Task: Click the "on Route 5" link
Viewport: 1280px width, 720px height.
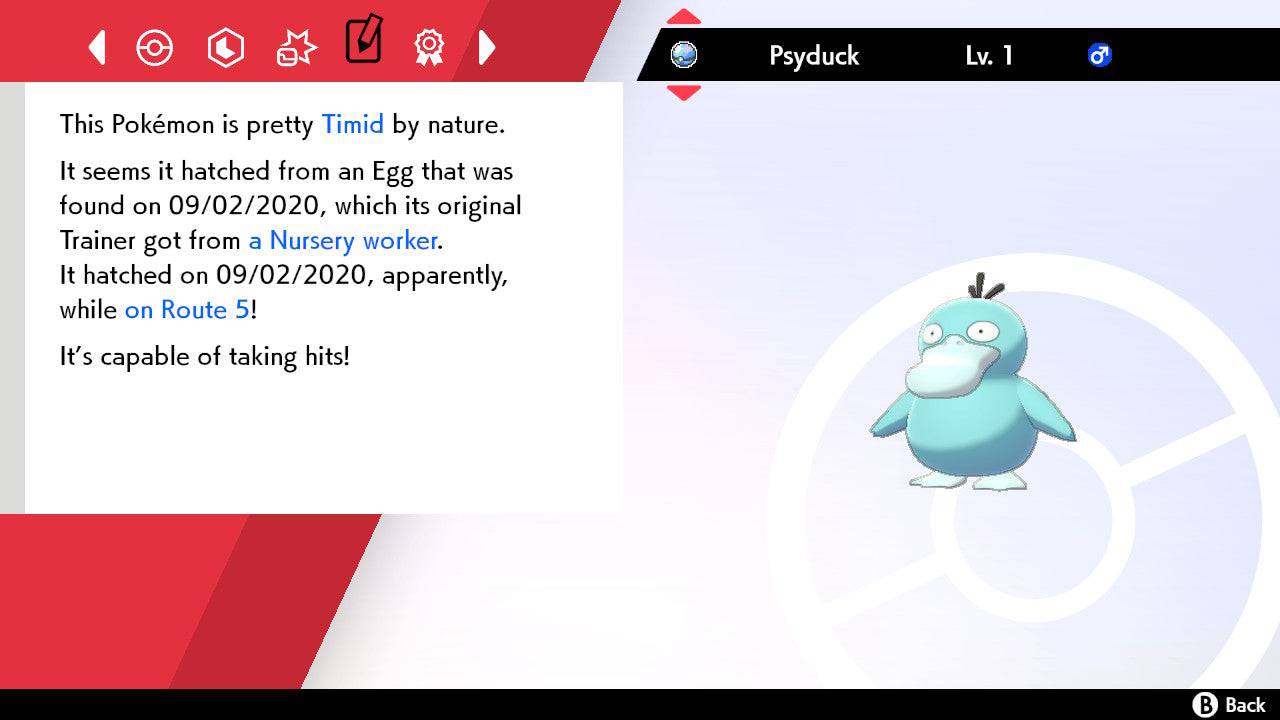Action: (186, 310)
